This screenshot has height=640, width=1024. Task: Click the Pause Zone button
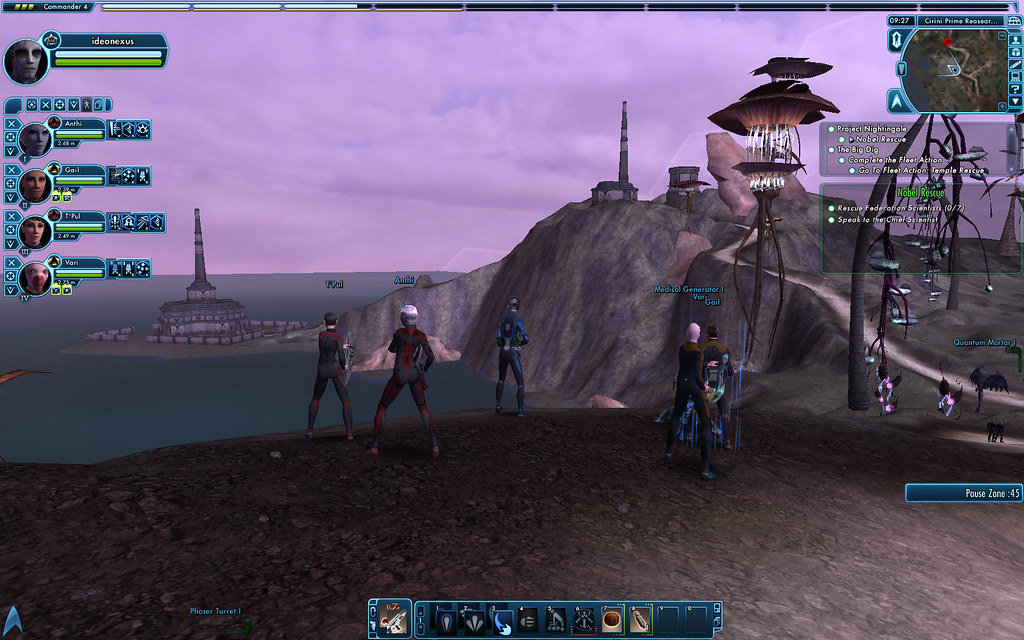[964, 493]
